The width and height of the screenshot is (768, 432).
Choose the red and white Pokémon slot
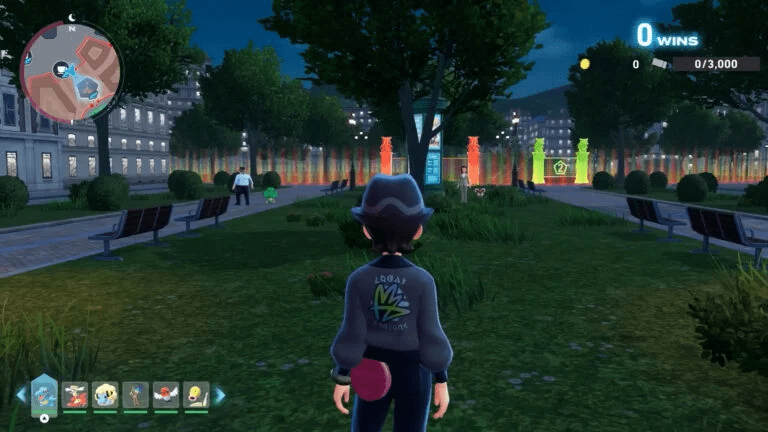point(76,395)
